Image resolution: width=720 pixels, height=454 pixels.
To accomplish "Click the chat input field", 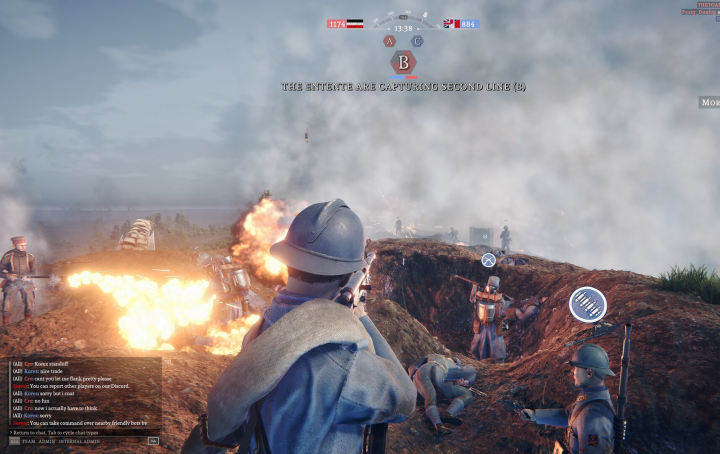I will click(80, 432).
